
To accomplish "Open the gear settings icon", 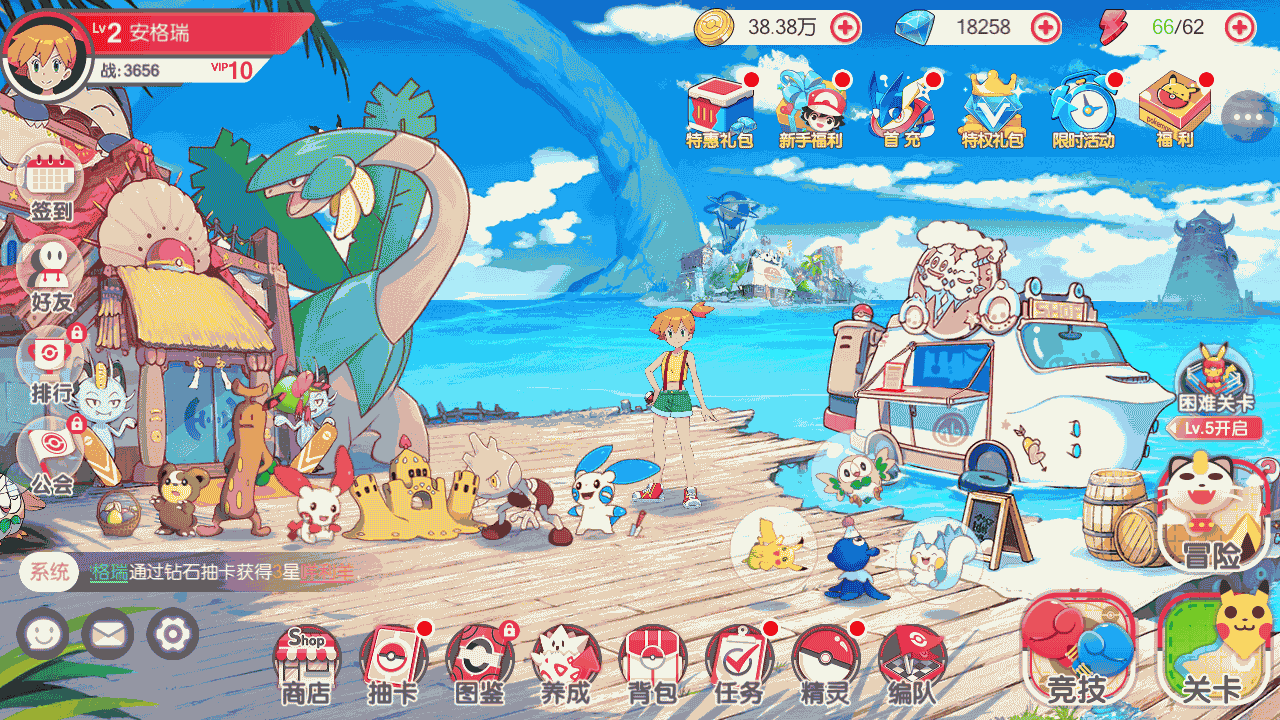I will [173, 634].
